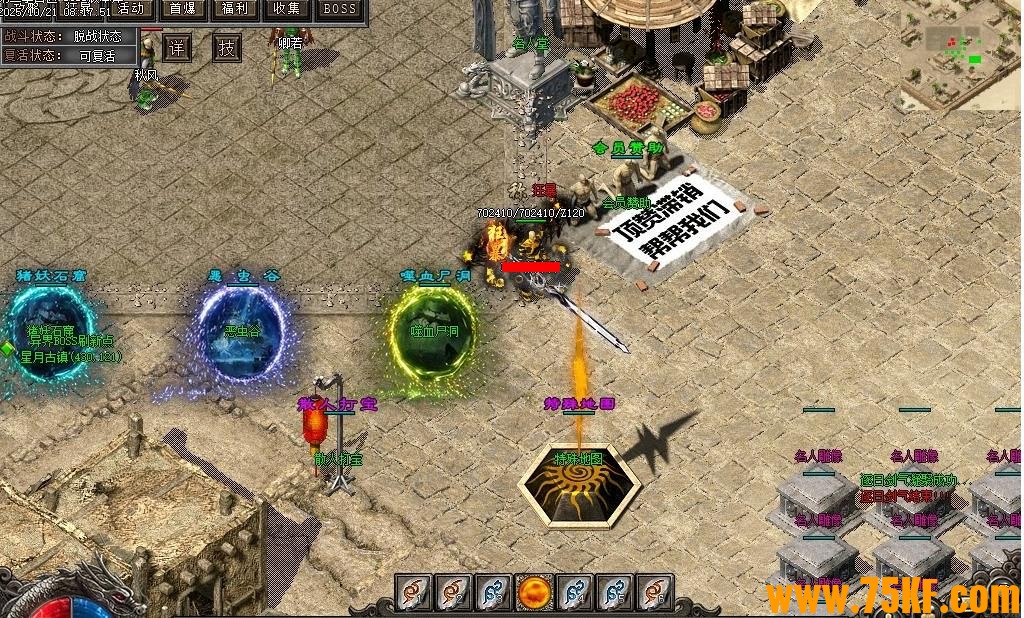Use the orange rune in hotbar slot 2
The height and width of the screenshot is (618, 1024).
(453, 593)
